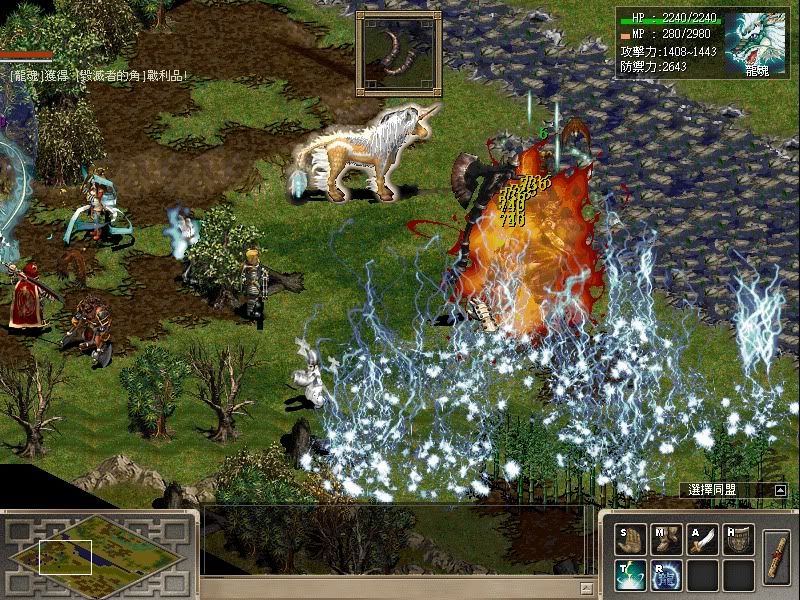
Task: Open the scroll button in the command panel
Action: click(777, 556)
